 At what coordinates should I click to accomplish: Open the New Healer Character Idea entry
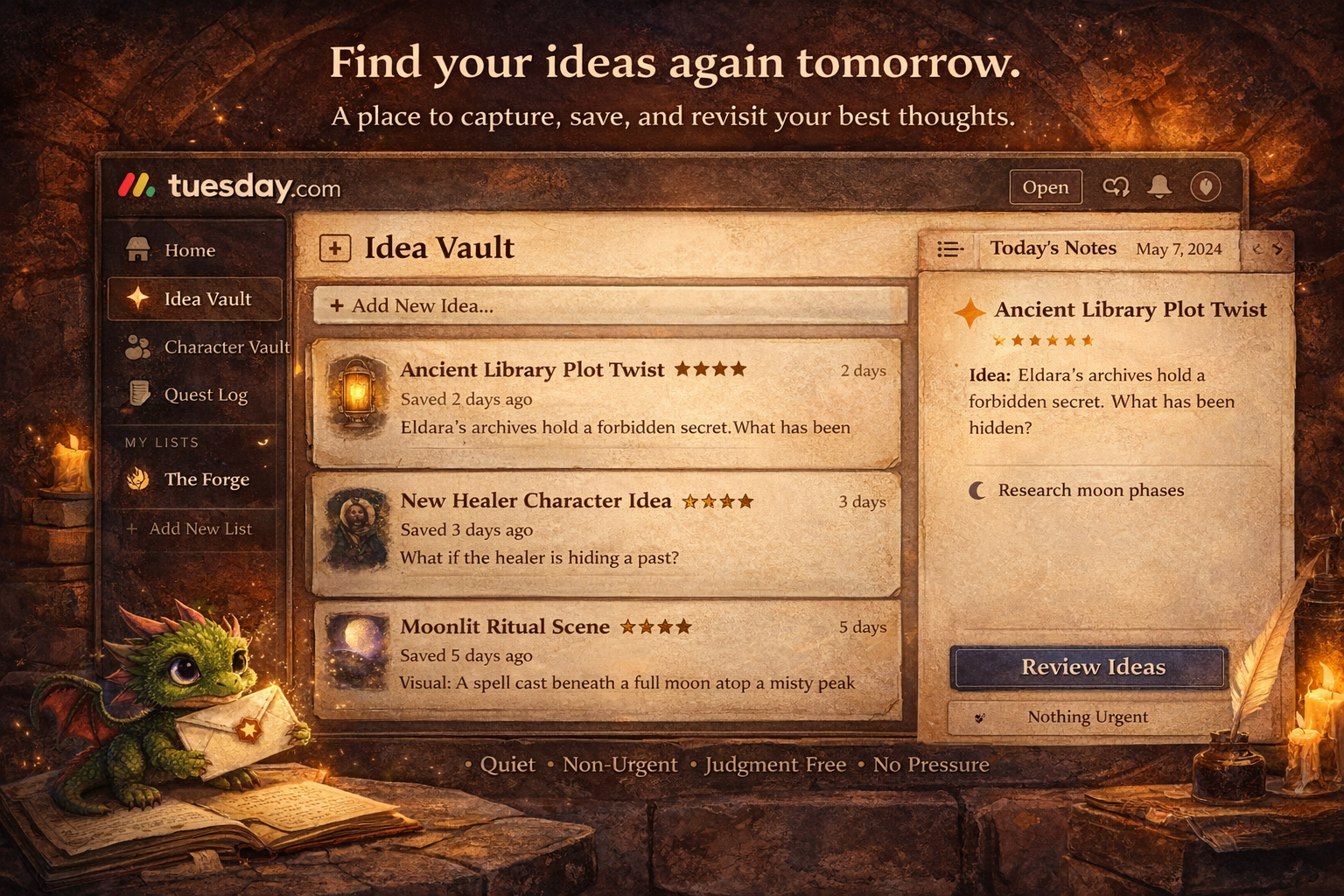605,530
